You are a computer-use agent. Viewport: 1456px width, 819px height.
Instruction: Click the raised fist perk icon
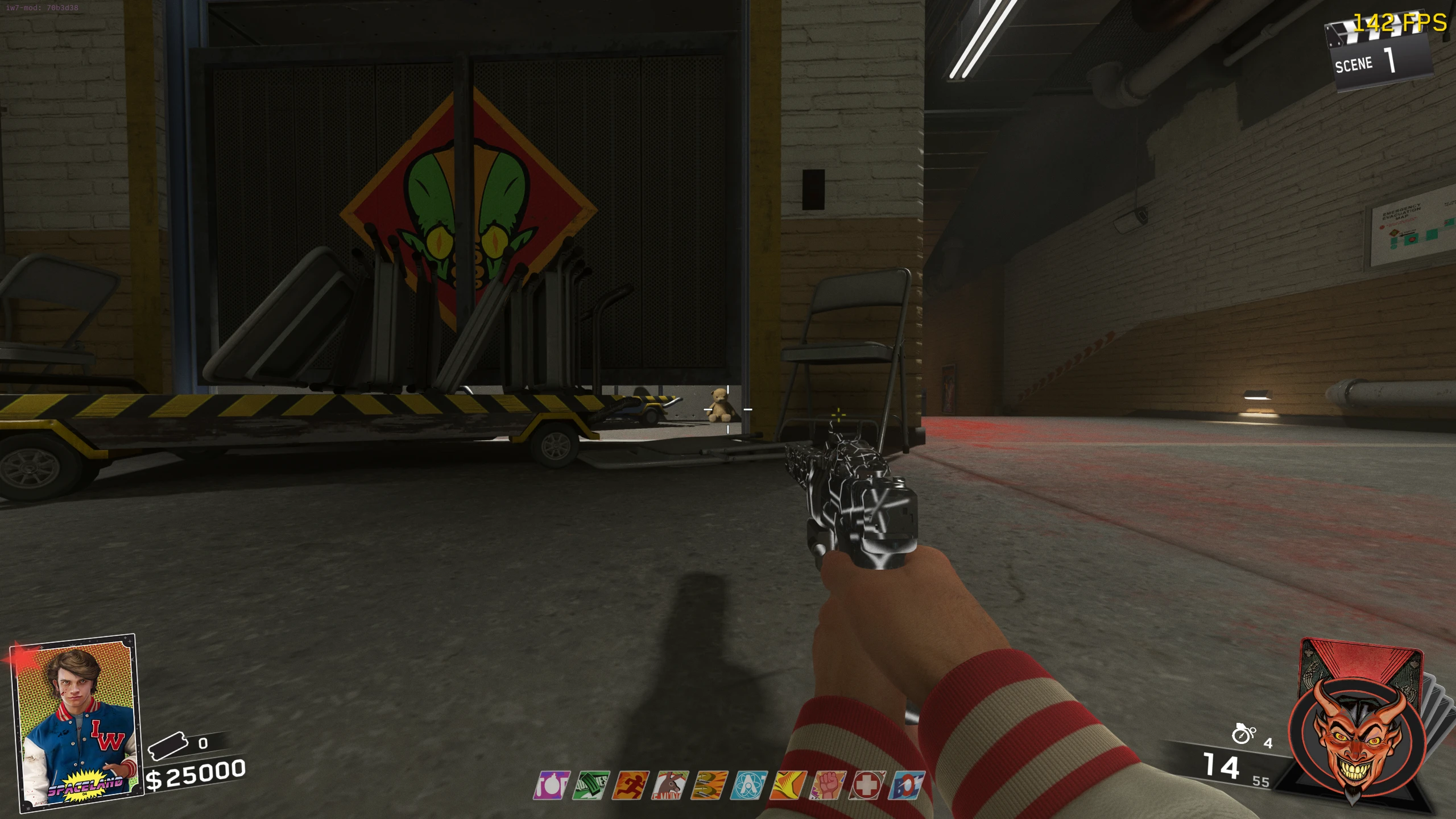coord(828,785)
